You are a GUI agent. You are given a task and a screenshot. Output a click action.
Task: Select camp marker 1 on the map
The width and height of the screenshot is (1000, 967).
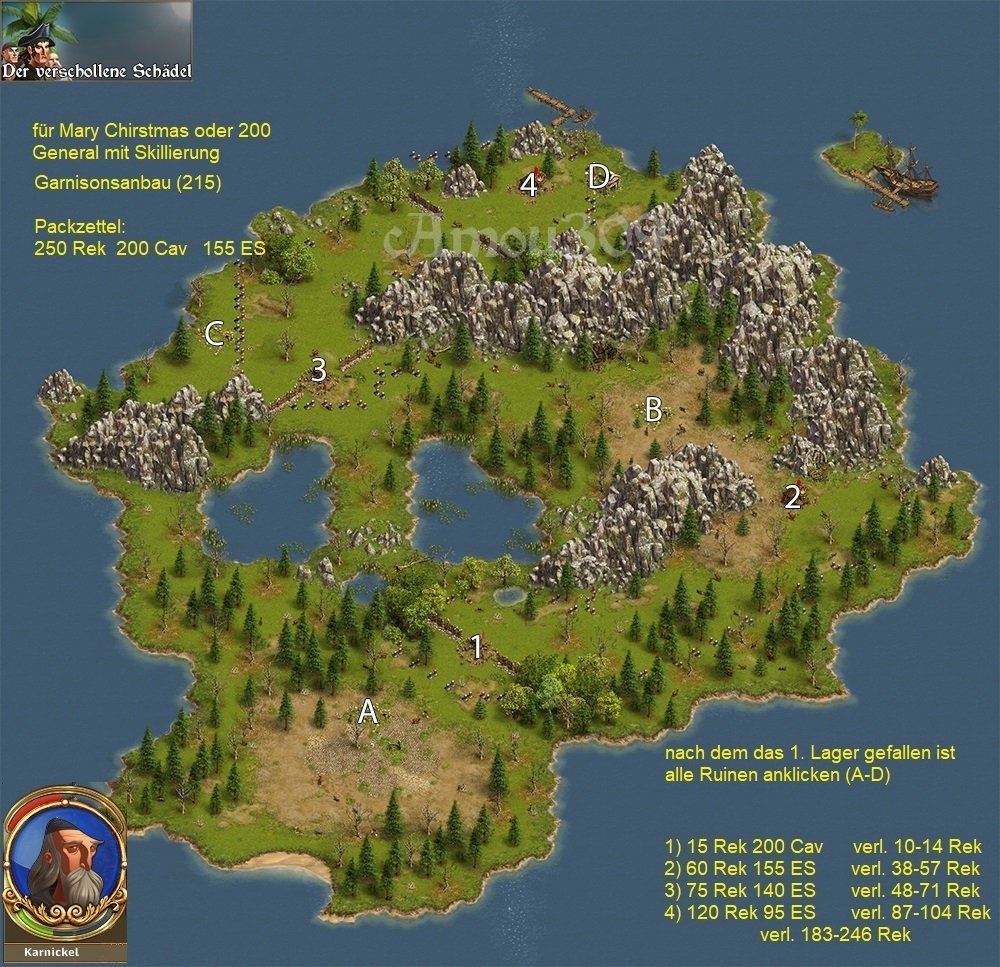tap(477, 647)
